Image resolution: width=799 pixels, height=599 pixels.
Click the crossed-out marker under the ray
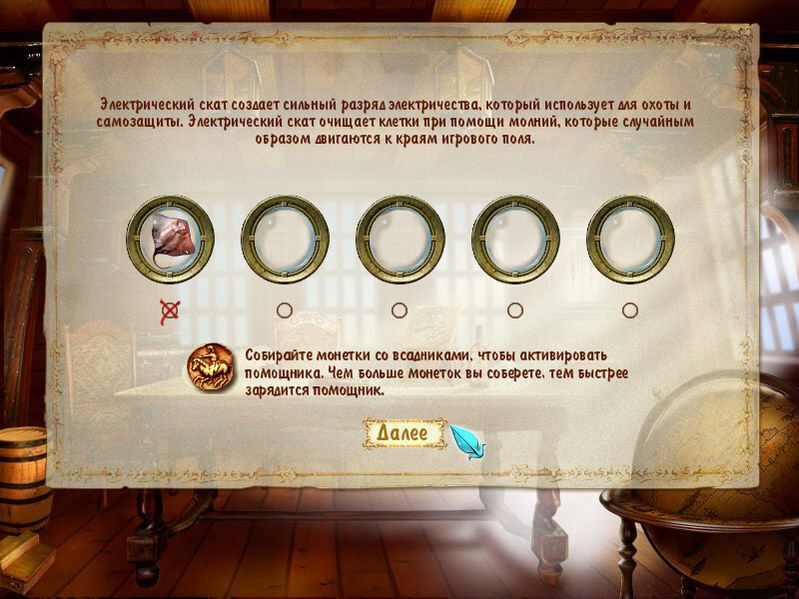point(170,310)
